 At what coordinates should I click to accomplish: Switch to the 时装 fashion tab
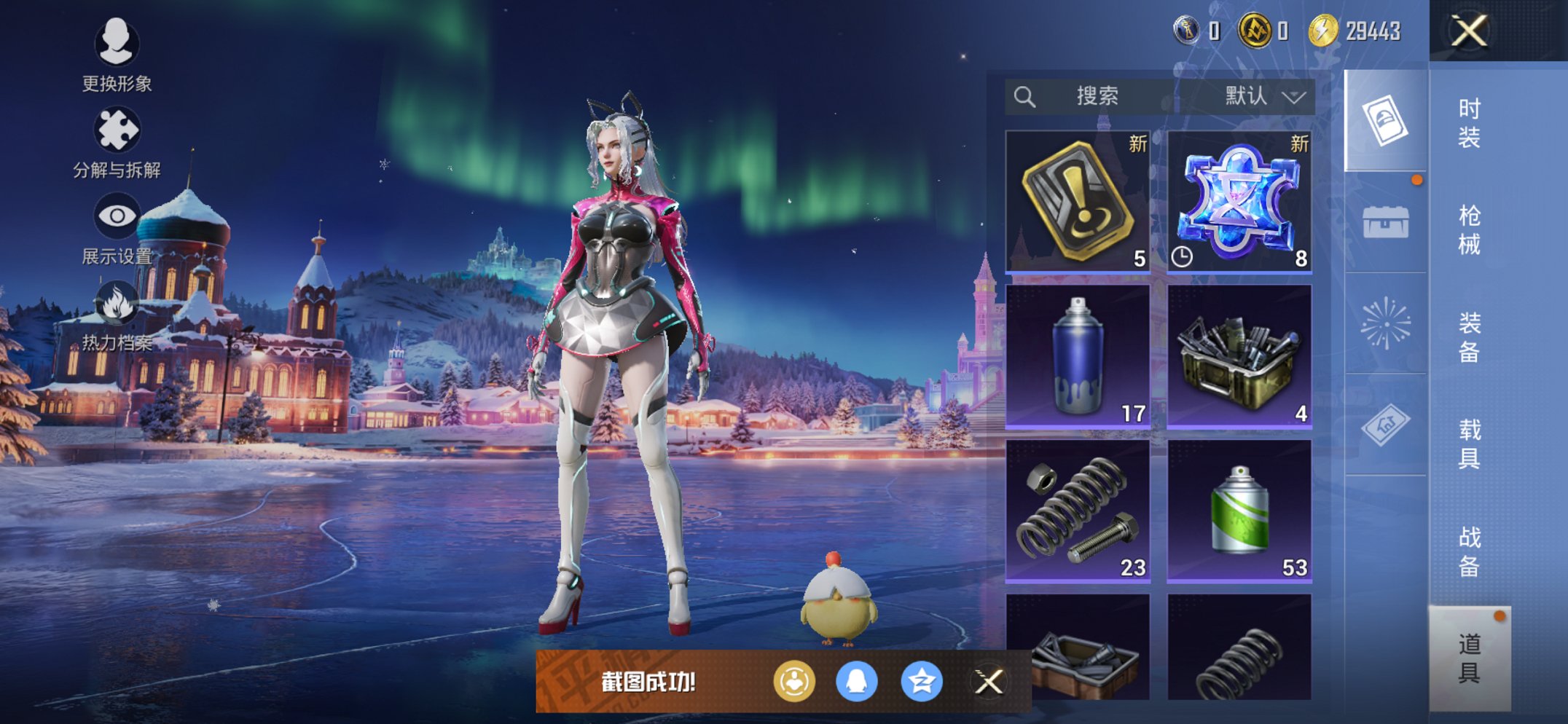click(1472, 124)
